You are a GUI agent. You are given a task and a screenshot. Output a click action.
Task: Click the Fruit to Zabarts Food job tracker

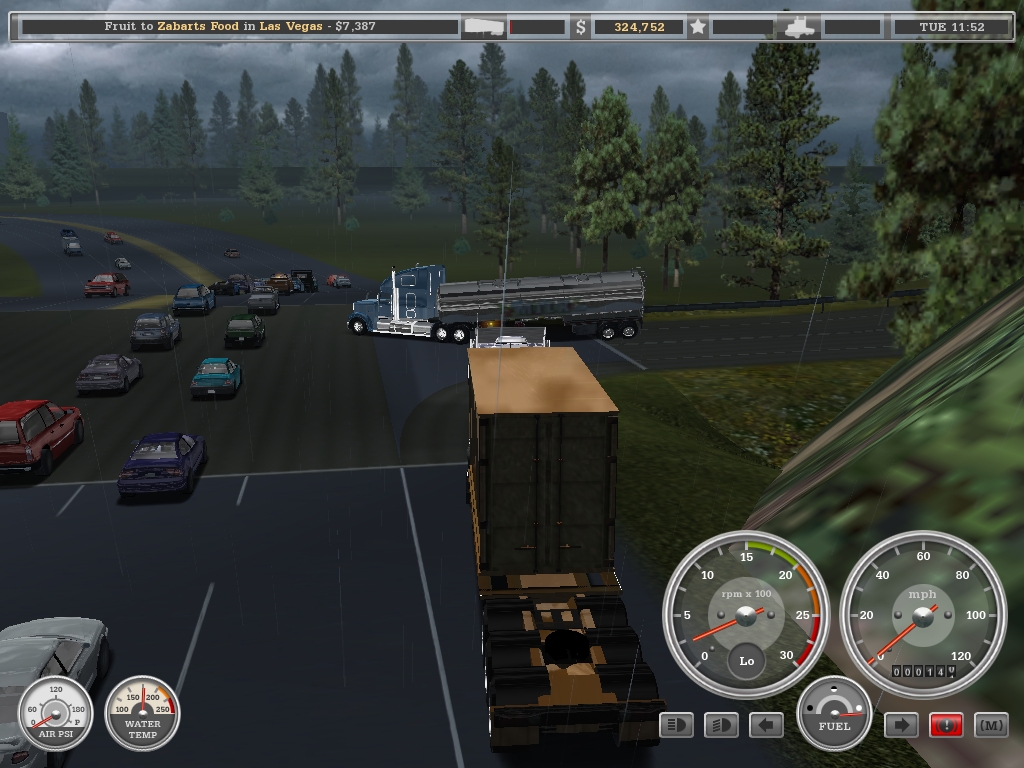pos(240,27)
